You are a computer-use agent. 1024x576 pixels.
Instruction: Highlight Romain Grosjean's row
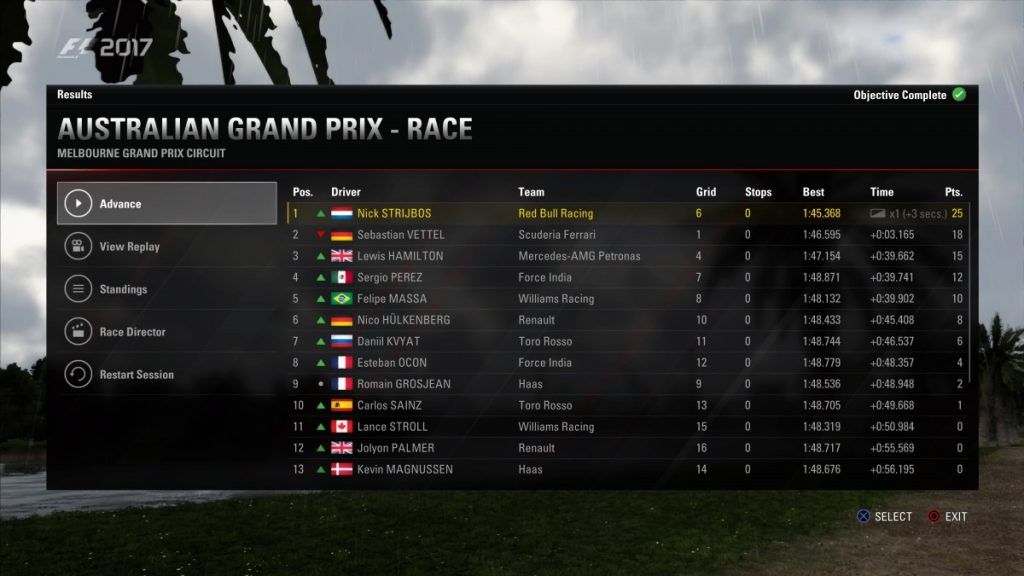628,384
